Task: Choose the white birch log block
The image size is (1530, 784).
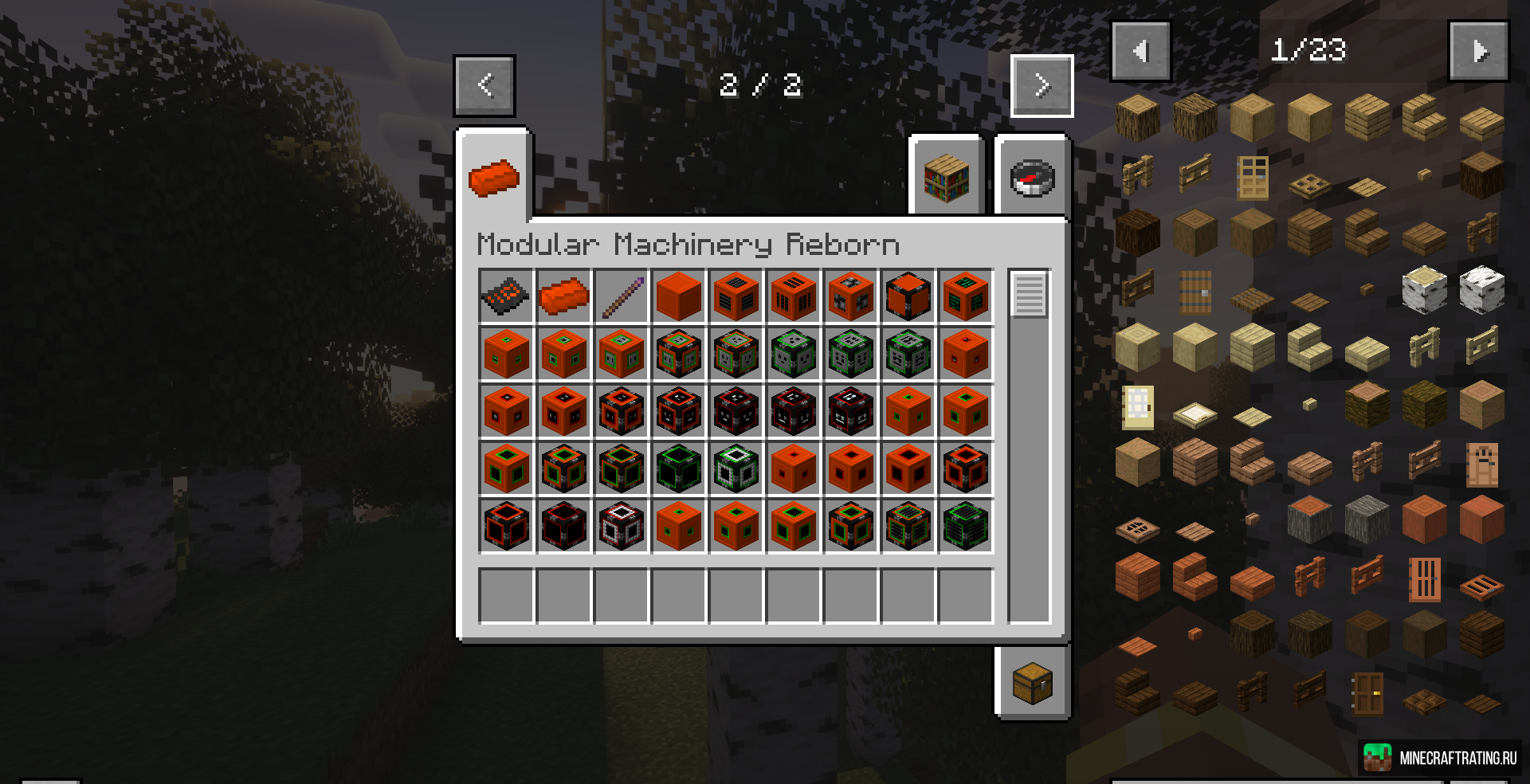Action: [1424, 290]
